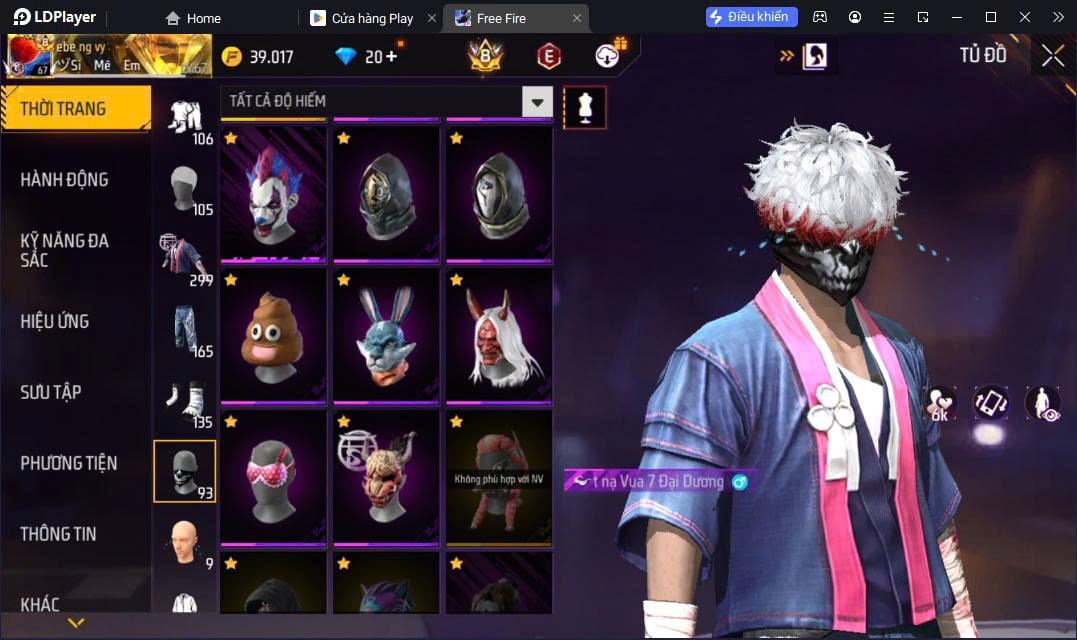Add diamonds with the plus button
The image size is (1077, 640).
point(391,56)
